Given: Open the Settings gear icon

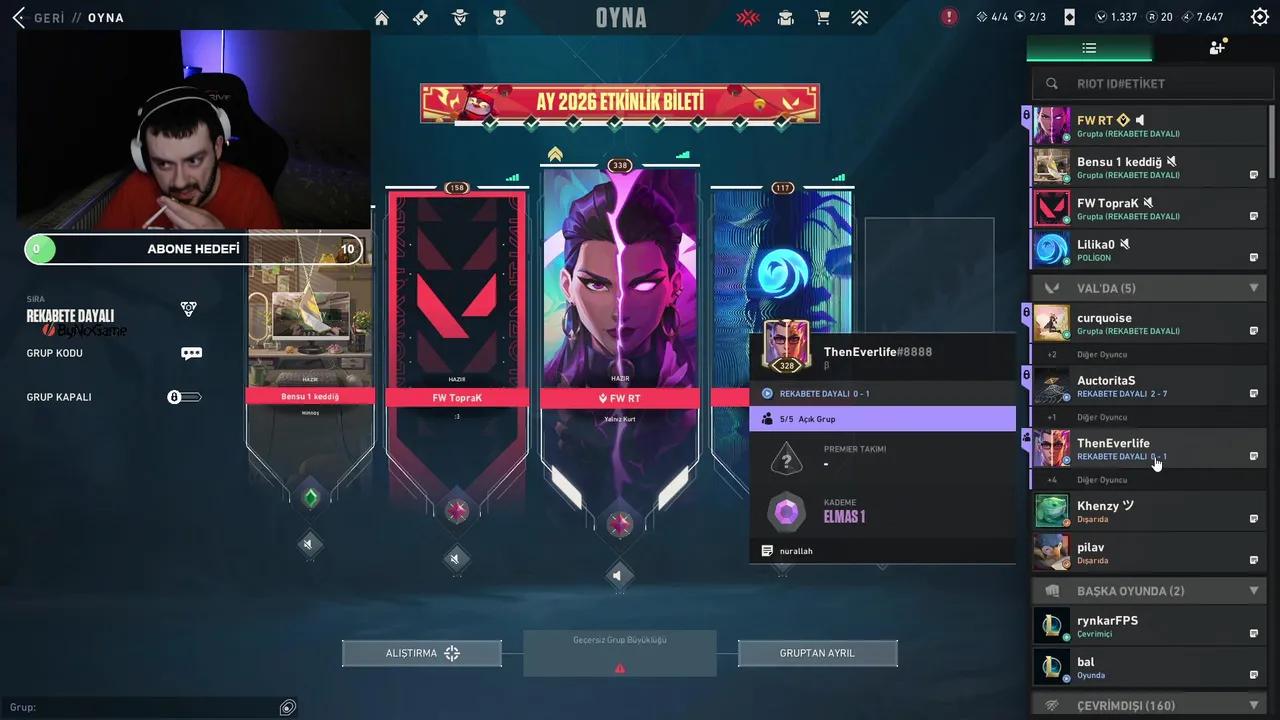Looking at the screenshot, I should 1259,17.
